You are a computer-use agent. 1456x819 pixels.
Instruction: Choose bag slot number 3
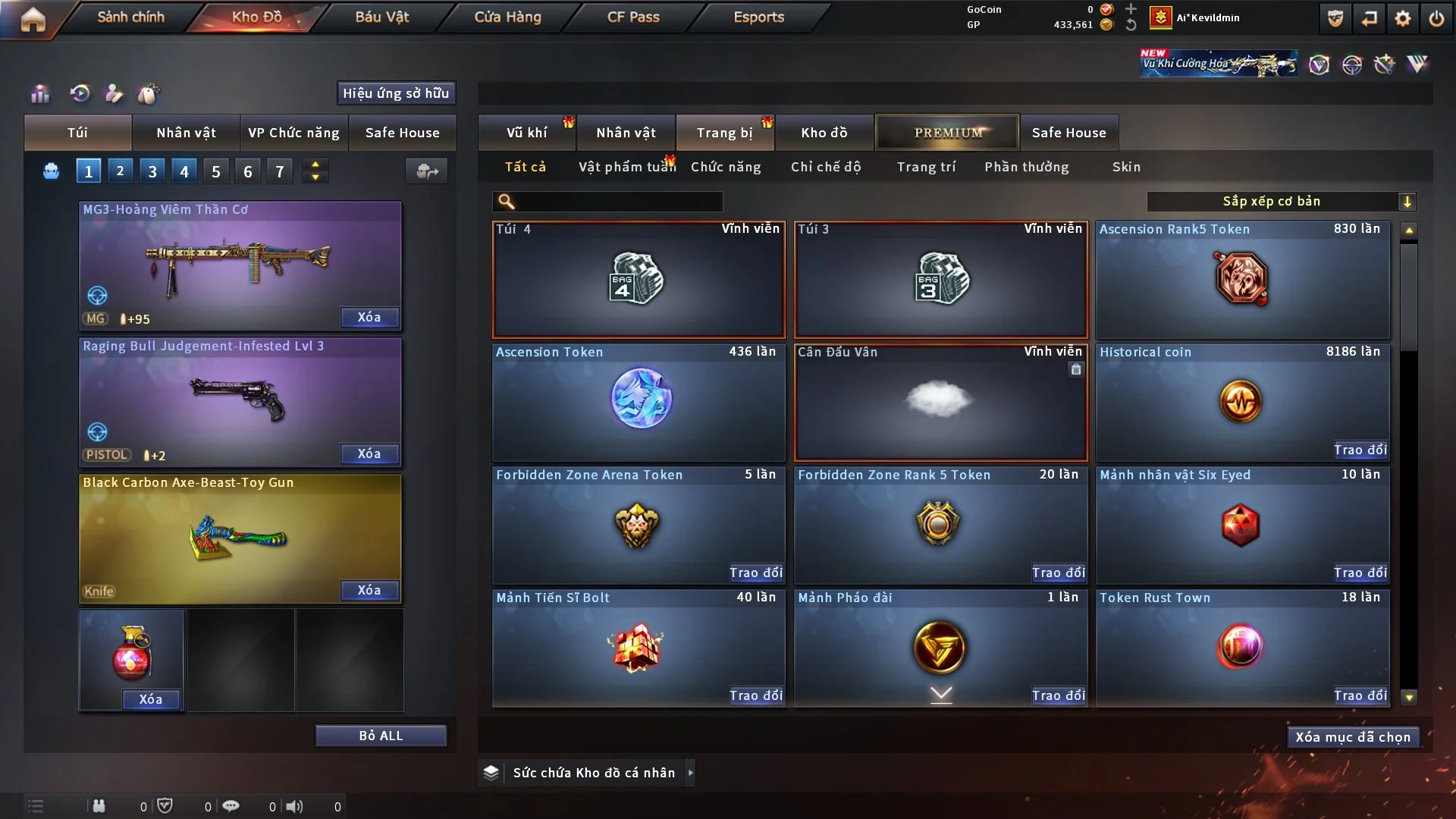(152, 171)
